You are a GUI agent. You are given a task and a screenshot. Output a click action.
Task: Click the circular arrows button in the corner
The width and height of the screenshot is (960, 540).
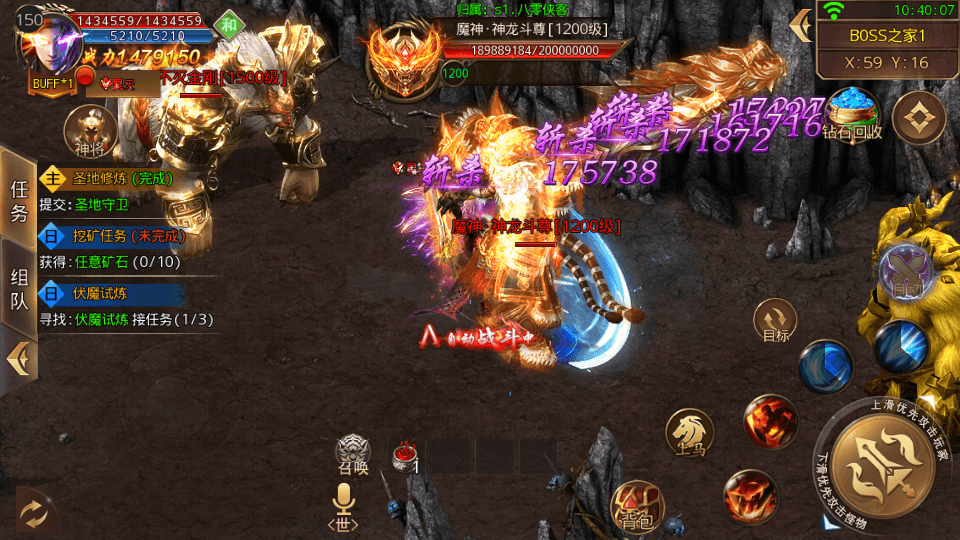click(33, 513)
